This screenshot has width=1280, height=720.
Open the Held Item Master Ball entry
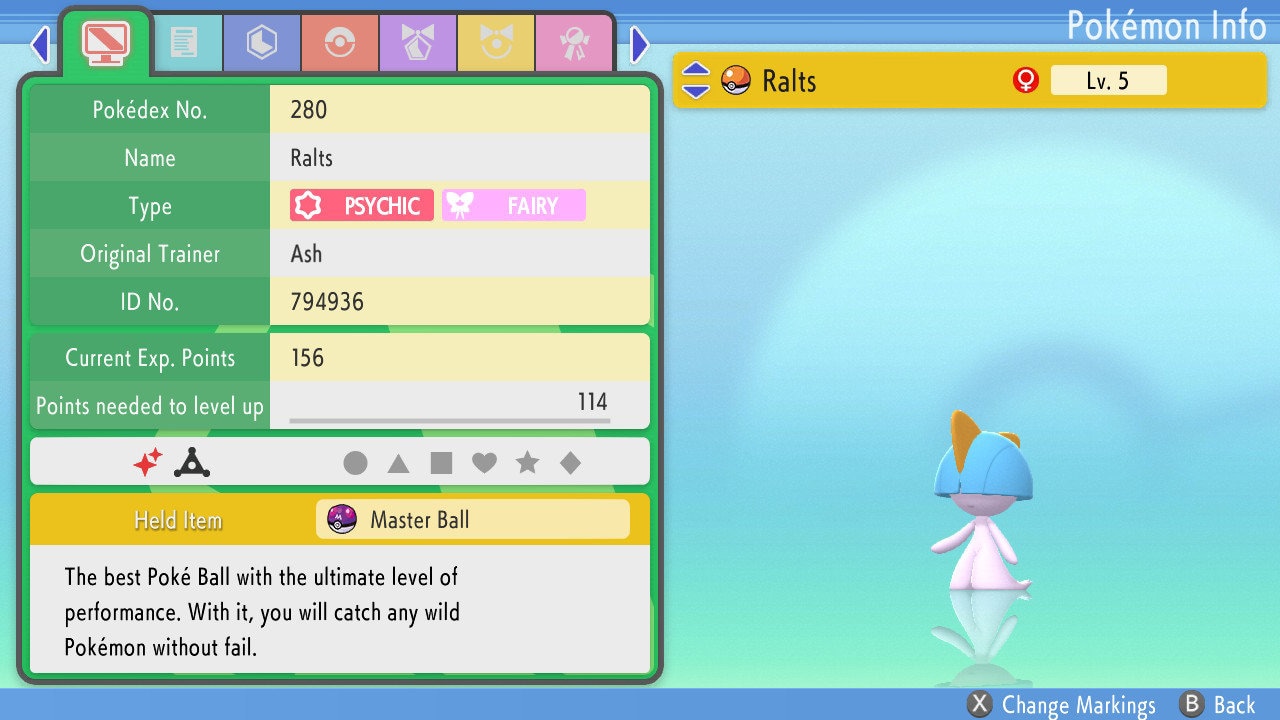[473, 519]
